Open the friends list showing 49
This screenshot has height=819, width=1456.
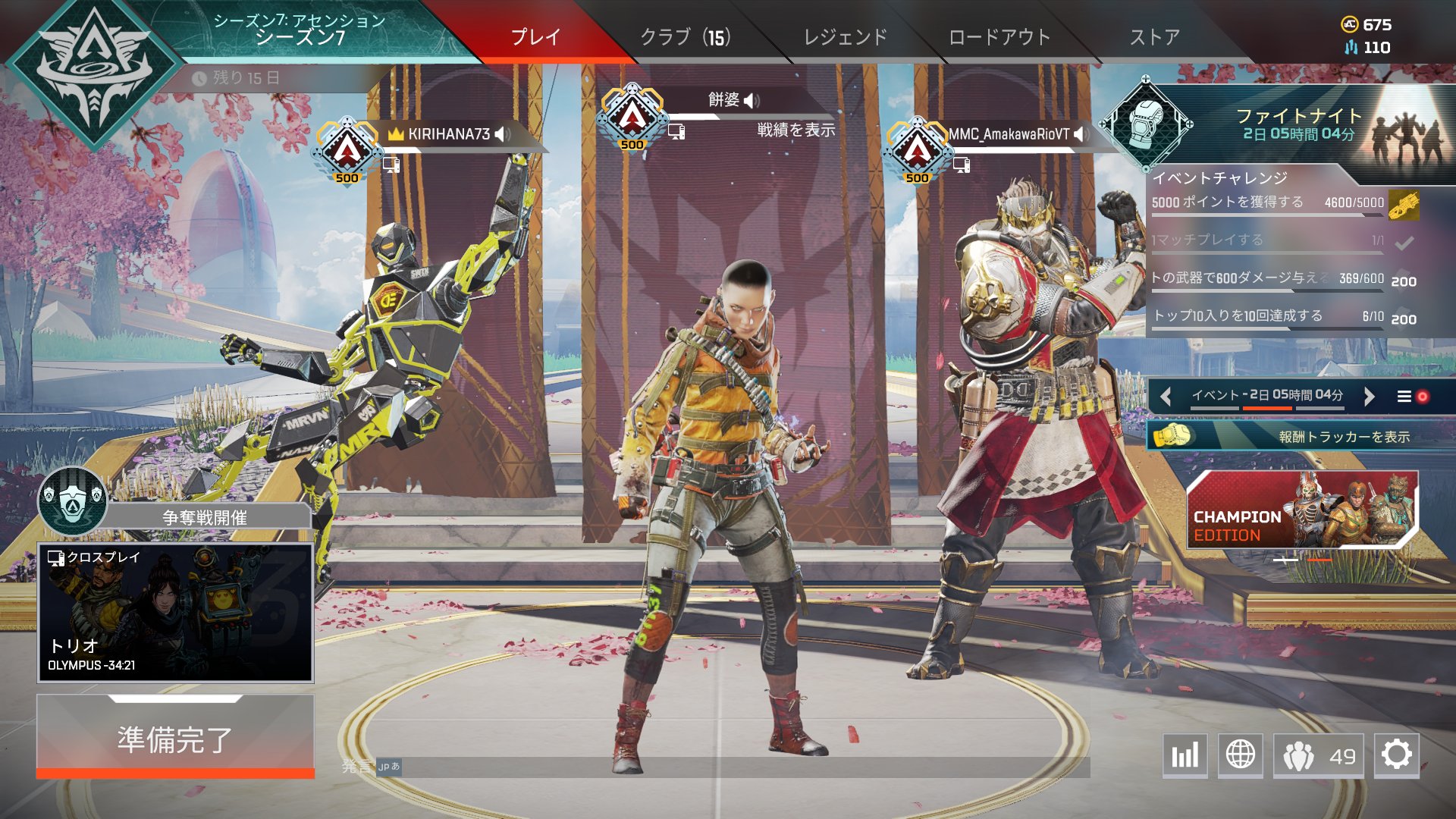tap(1318, 755)
